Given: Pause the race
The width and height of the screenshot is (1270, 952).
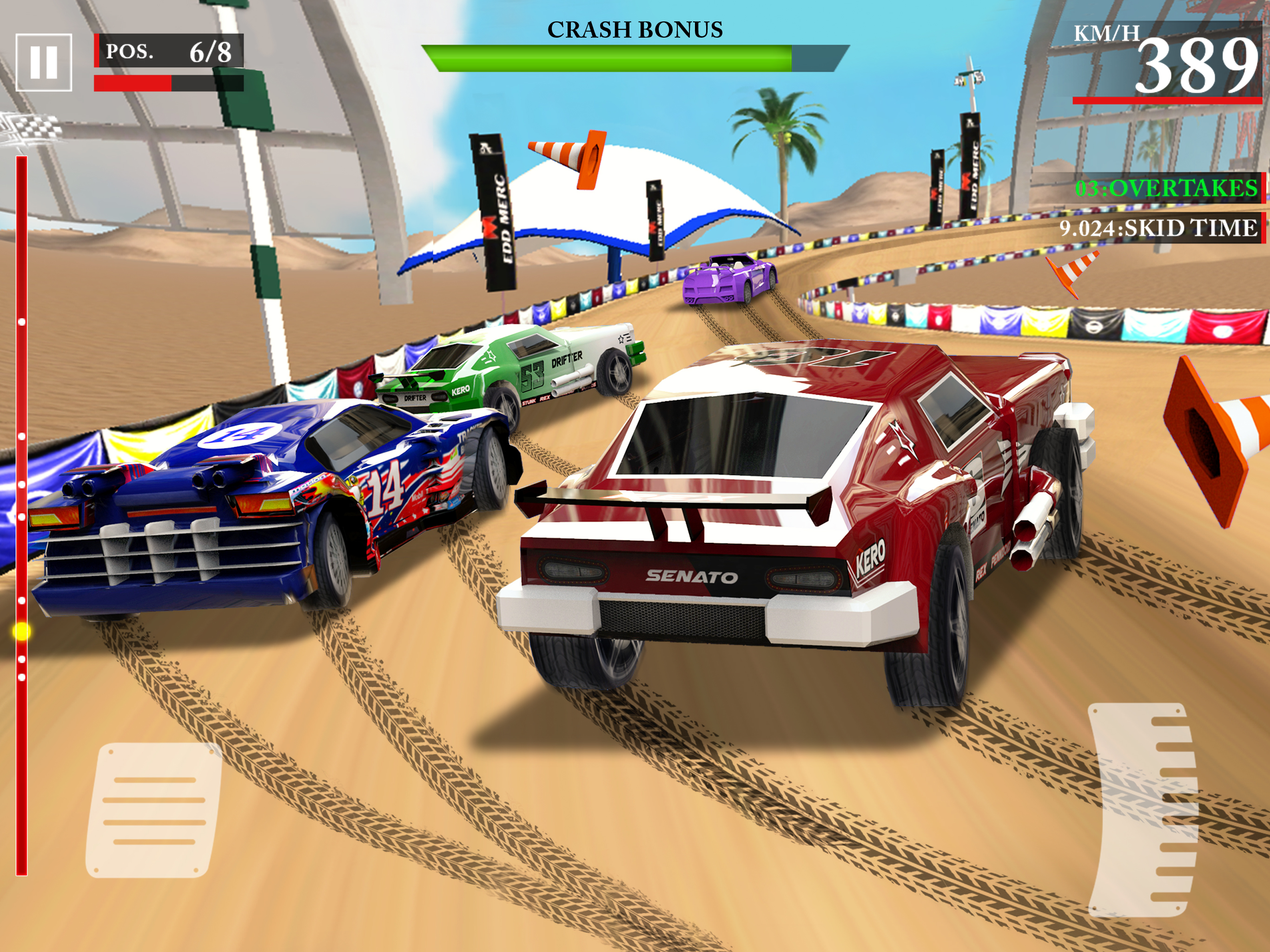Looking at the screenshot, I should click(44, 62).
